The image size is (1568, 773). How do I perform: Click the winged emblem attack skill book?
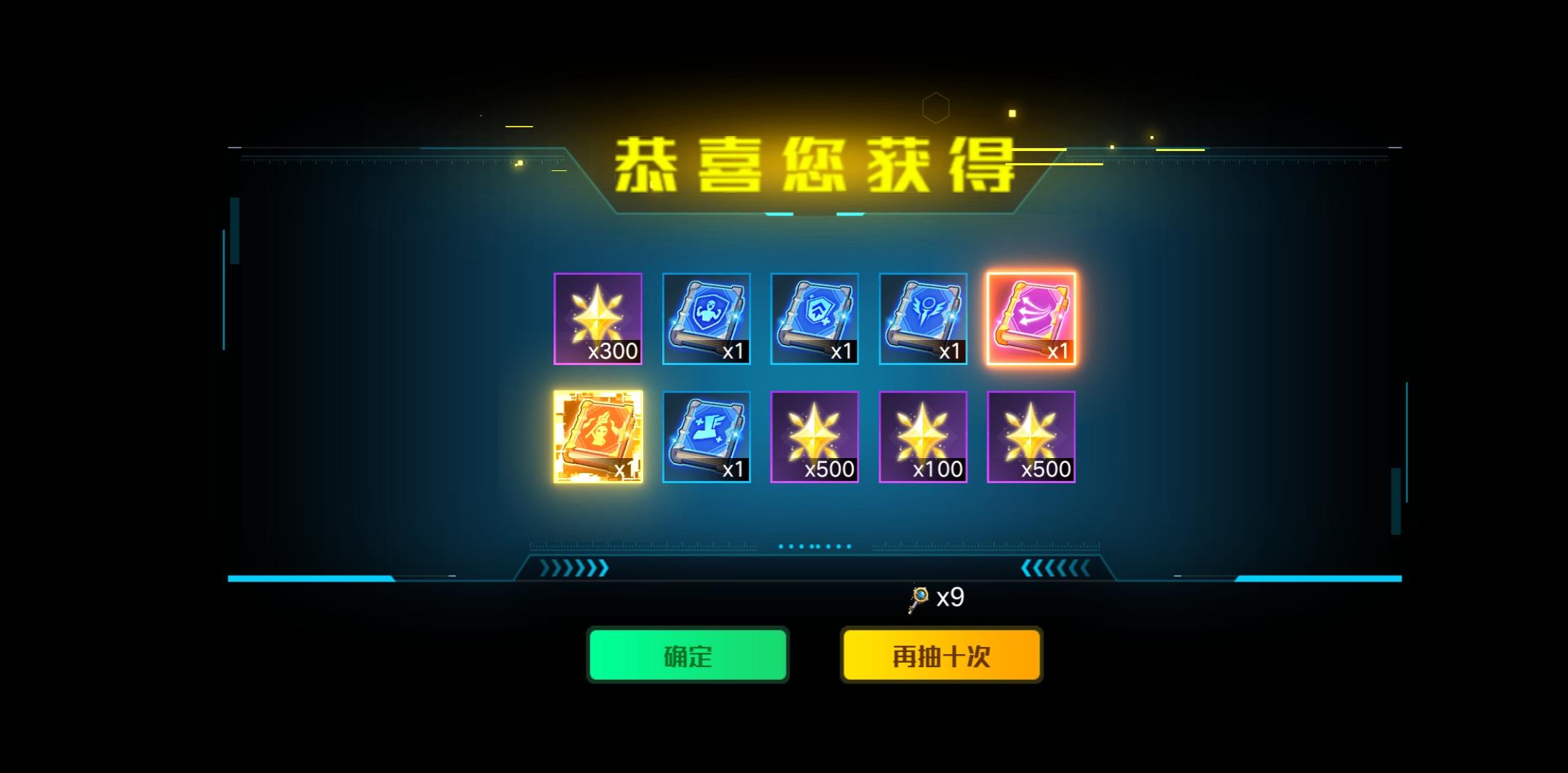click(923, 319)
